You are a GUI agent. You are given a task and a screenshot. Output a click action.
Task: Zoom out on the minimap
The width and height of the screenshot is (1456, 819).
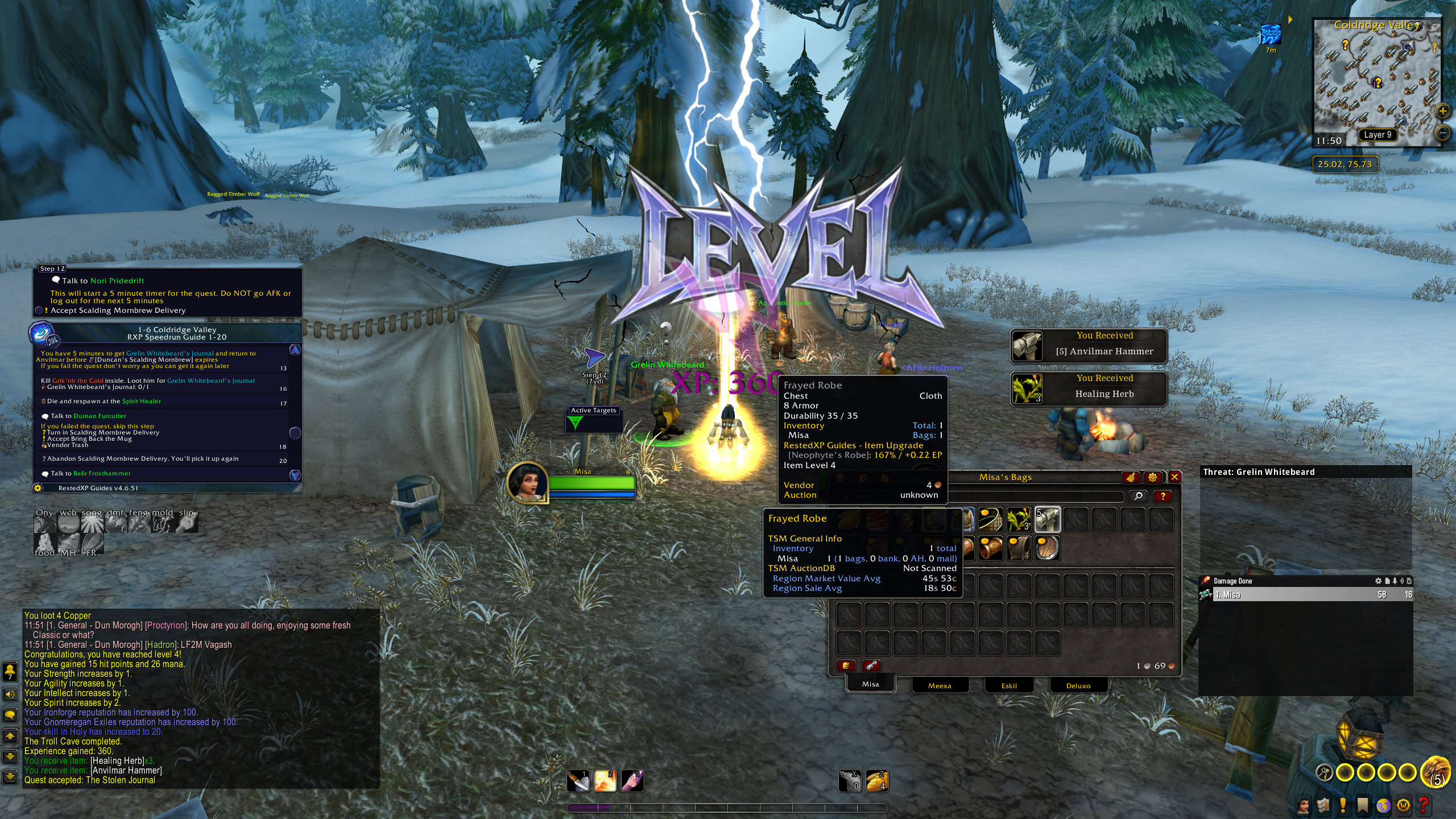(x=1442, y=133)
